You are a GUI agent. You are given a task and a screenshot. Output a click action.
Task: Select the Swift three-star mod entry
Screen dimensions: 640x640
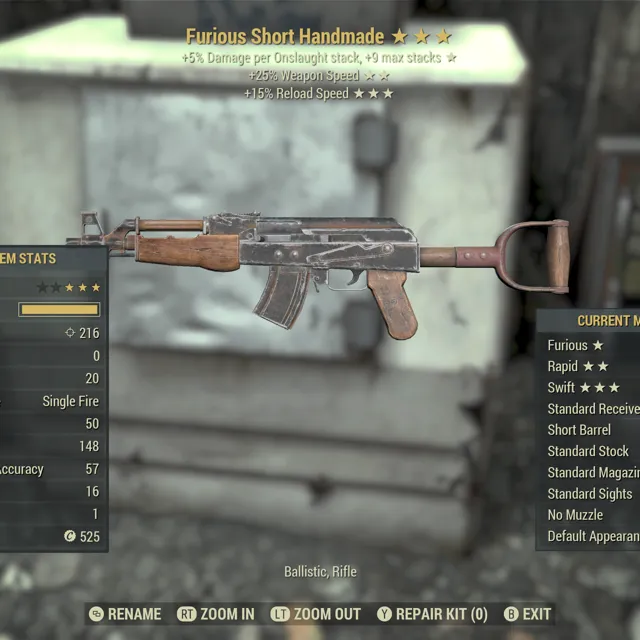584,387
